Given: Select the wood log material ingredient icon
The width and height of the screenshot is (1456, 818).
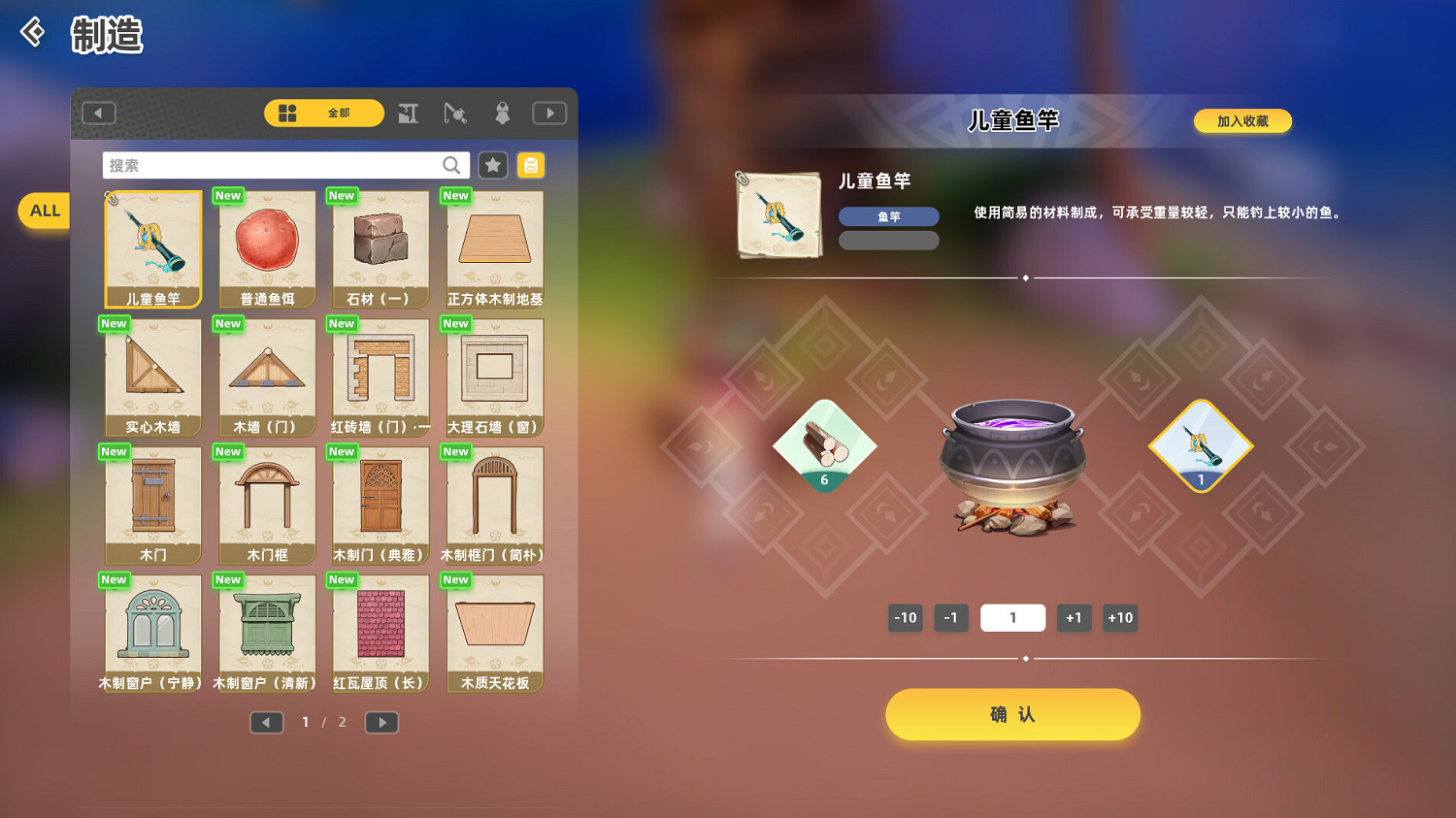Looking at the screenshot, I should click(824, 445).
